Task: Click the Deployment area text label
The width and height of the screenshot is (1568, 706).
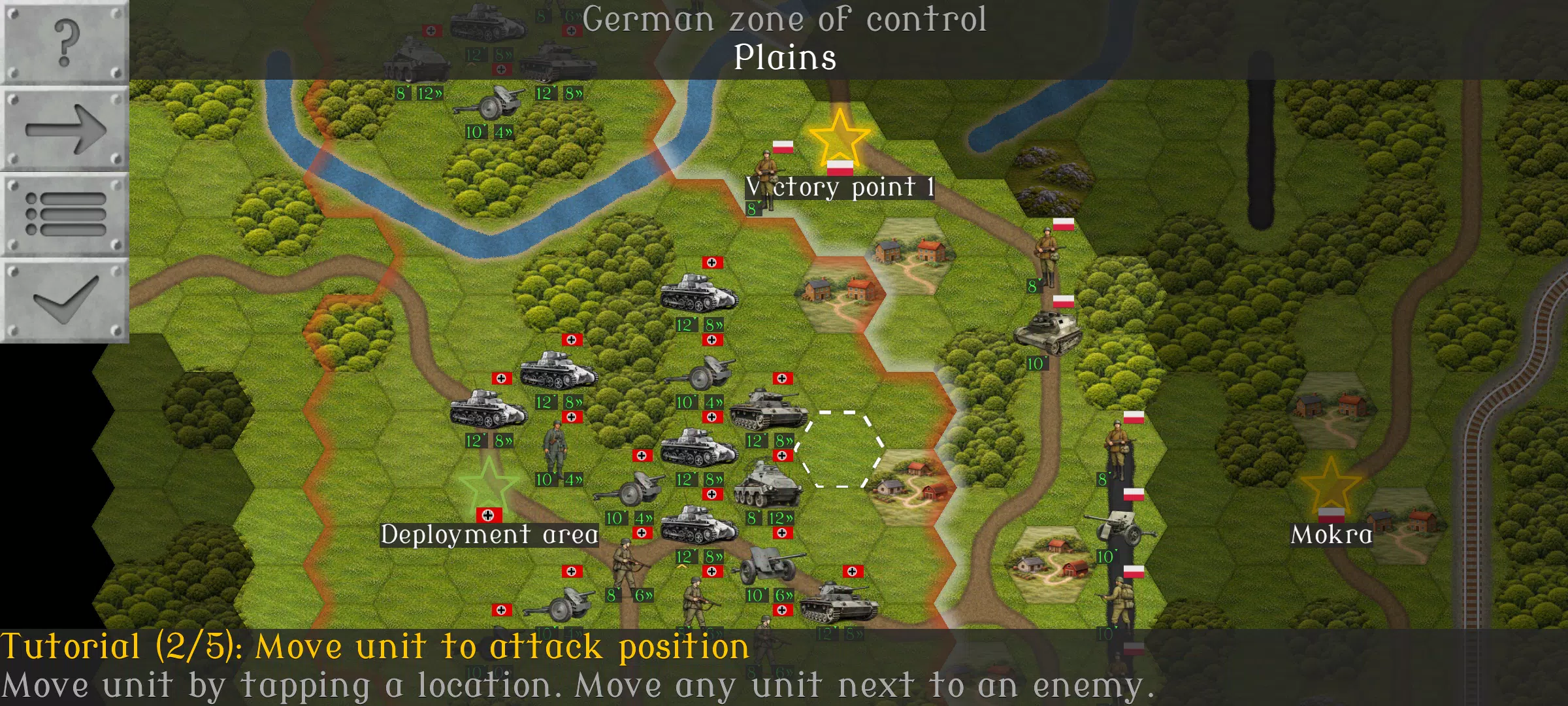Action: pos(489,534)
